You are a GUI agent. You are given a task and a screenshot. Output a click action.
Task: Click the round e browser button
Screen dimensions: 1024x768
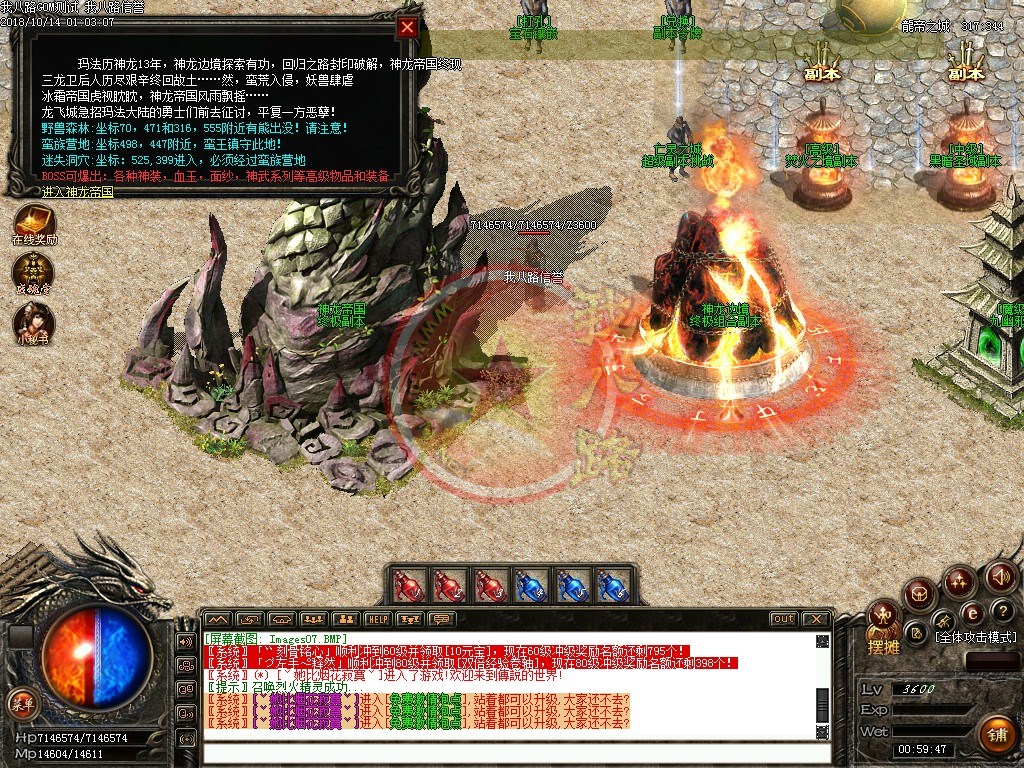tap(971, 612)
